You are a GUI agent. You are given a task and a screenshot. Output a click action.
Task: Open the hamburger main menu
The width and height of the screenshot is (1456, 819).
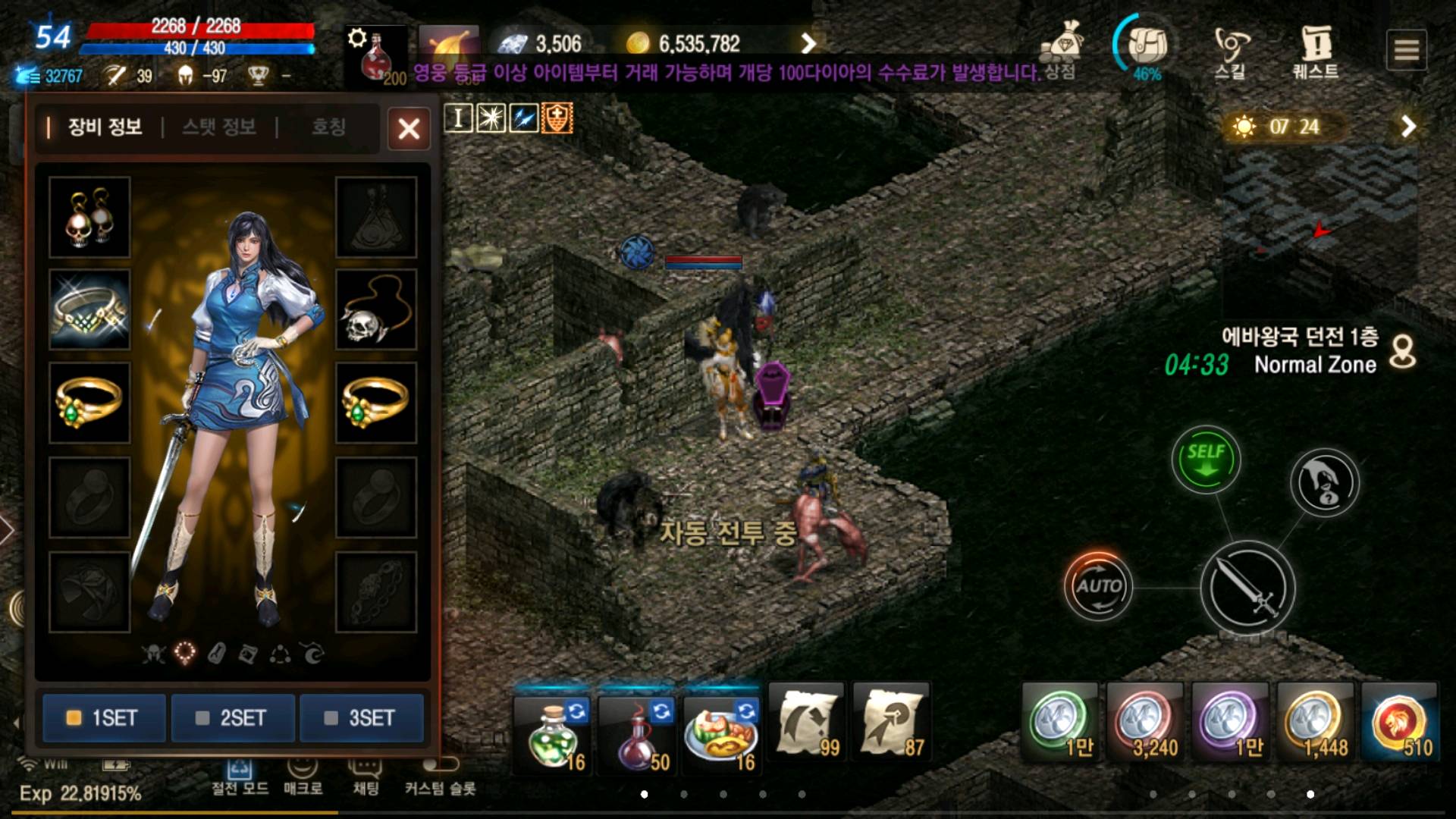1406,50
